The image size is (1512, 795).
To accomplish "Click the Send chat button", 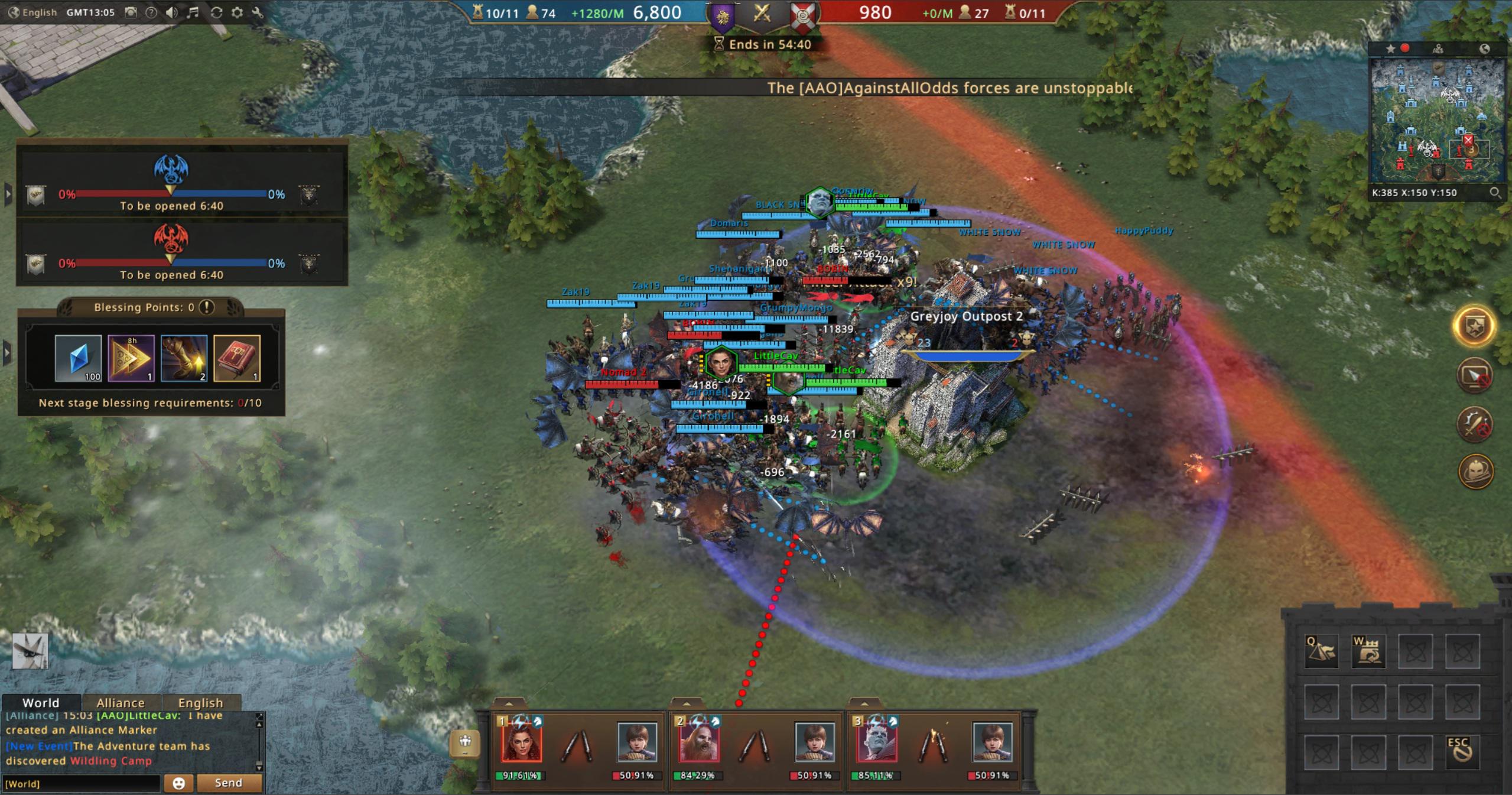I will 229,783.
